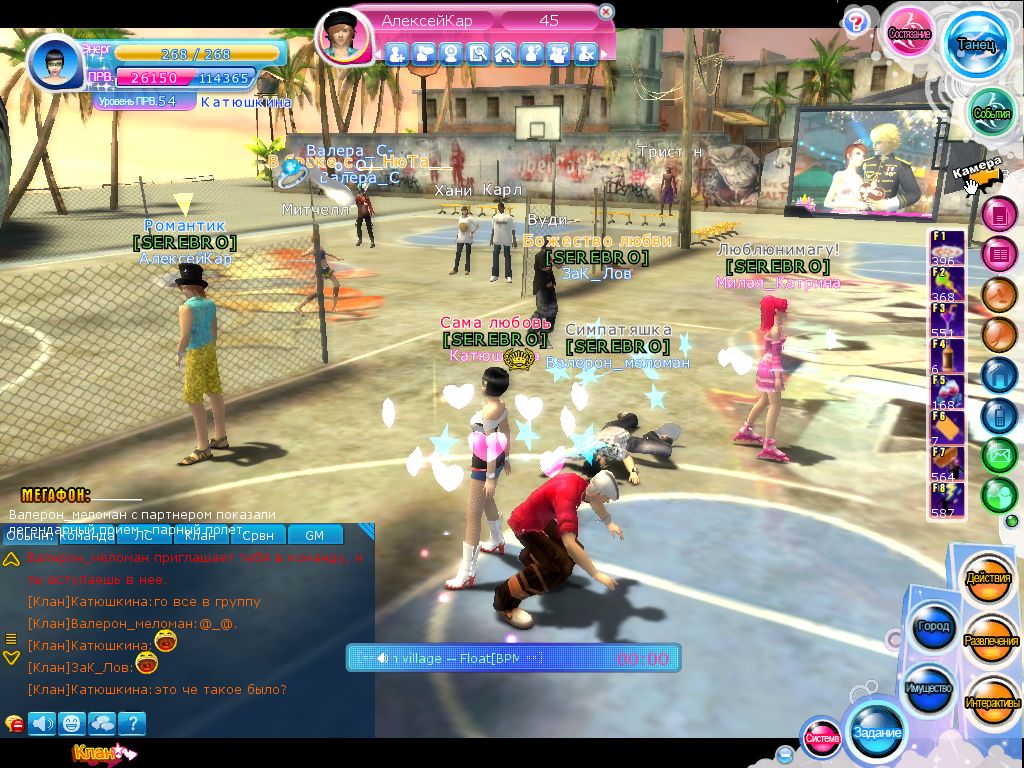Open the Развлечения entertainment menu
Viewport: 1024px width, 768px height.
click(x=990, y=640)
